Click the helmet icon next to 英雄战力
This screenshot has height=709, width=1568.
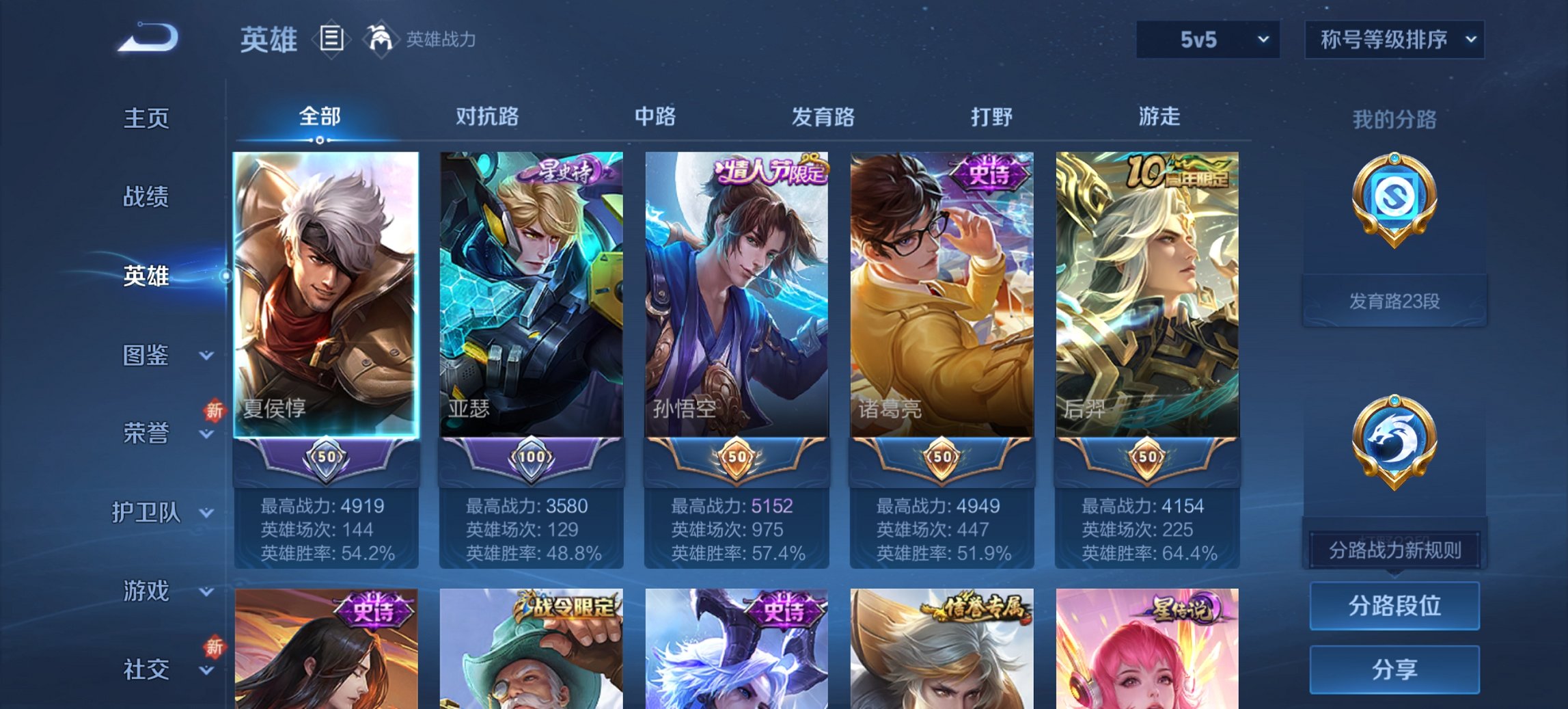tap(381, 38)
